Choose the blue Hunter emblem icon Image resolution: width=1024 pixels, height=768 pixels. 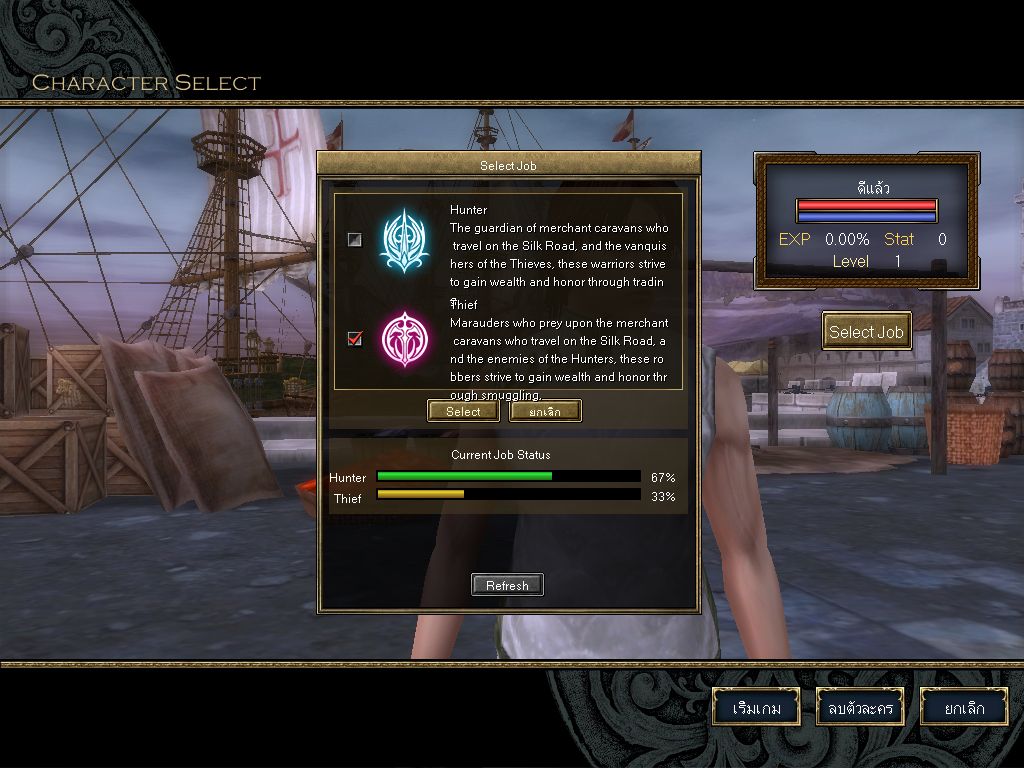(404, 240)
